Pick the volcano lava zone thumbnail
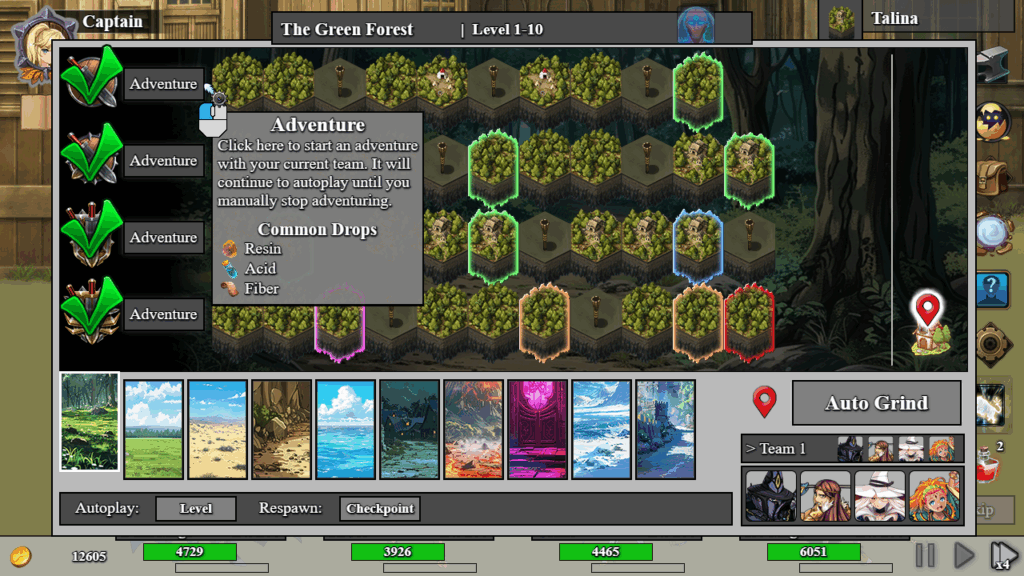The width and height of the screenshot is (1024, 576). point(473,429)
